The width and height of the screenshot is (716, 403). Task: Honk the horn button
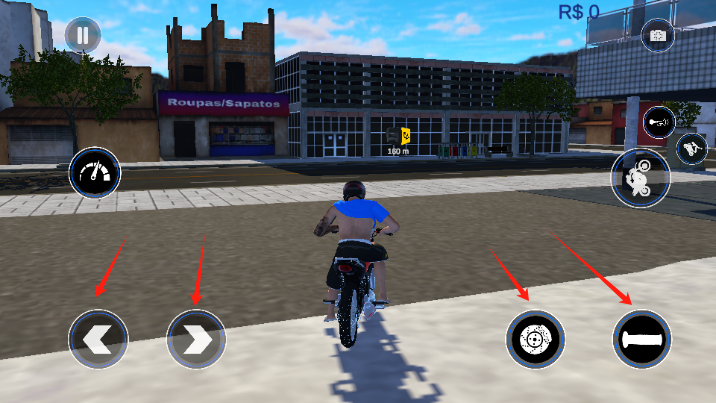pyautogui.click(x=658, y=122)
